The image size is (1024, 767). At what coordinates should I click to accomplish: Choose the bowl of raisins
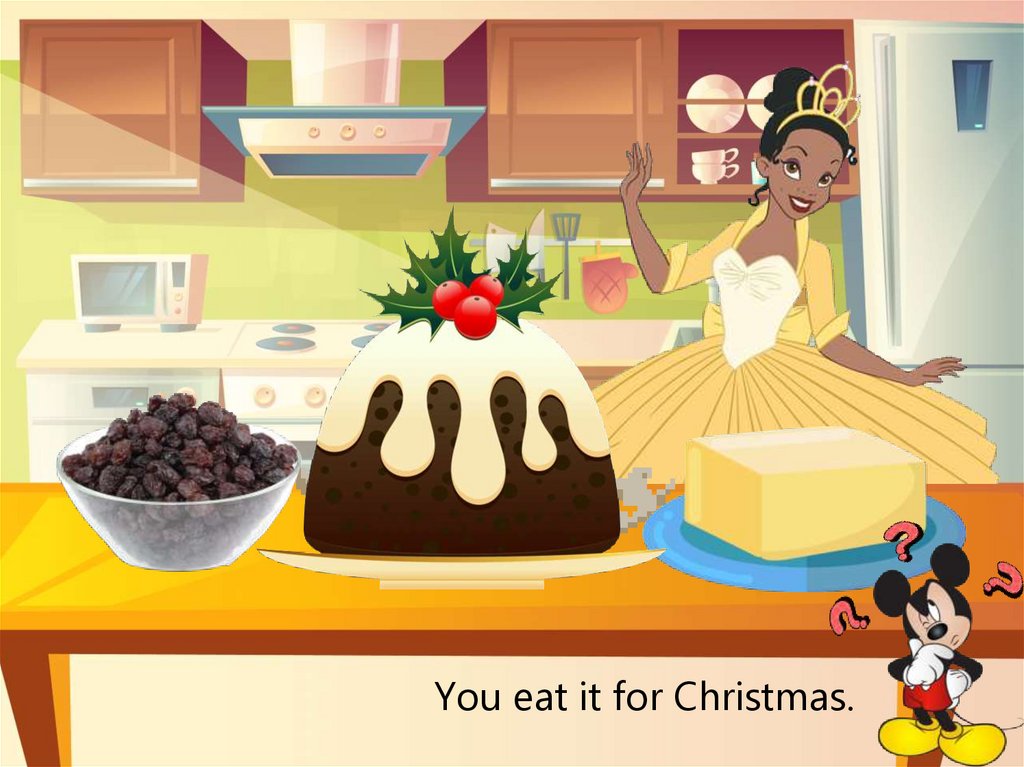(x=178, y=481)
